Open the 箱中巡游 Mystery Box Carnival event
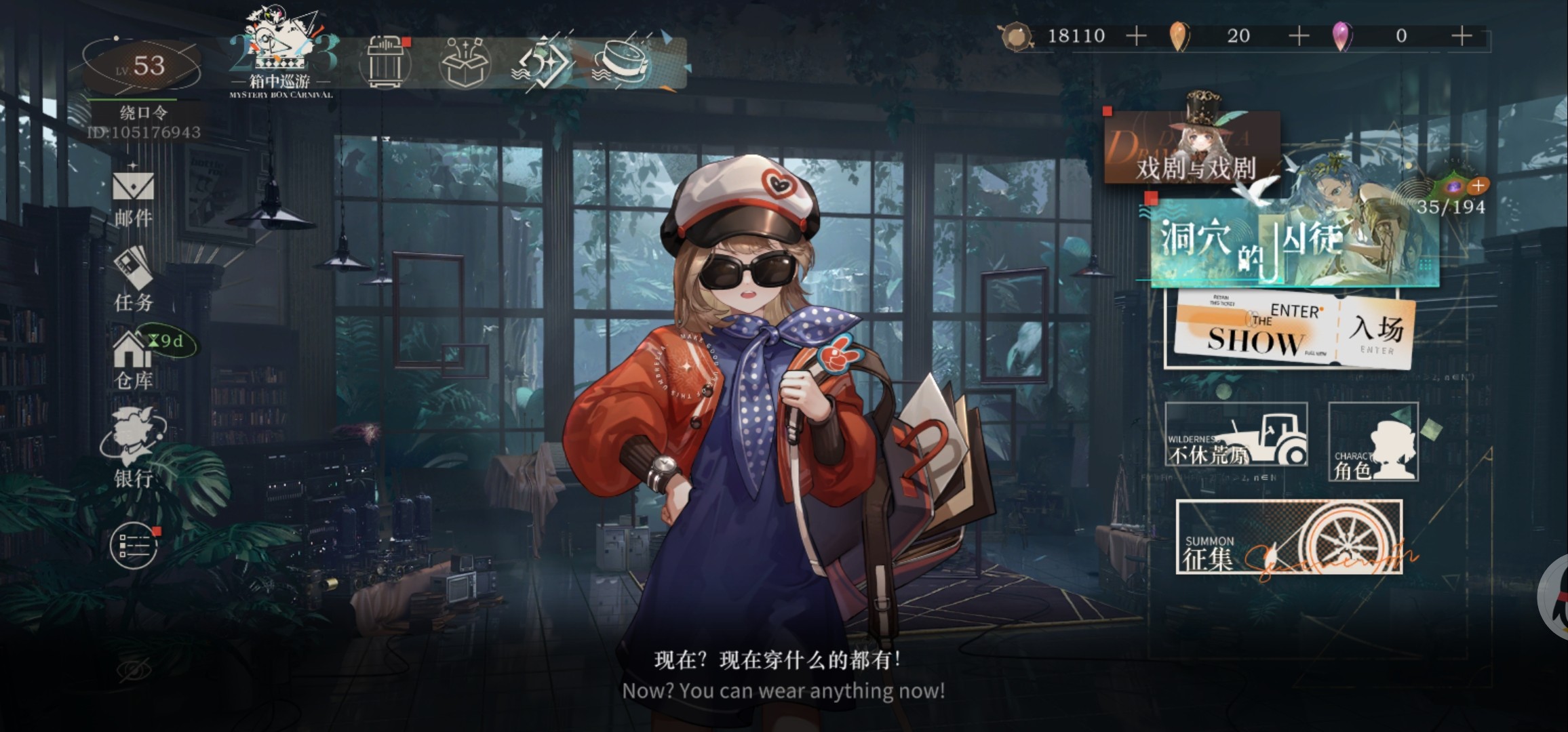 (281, 56)
